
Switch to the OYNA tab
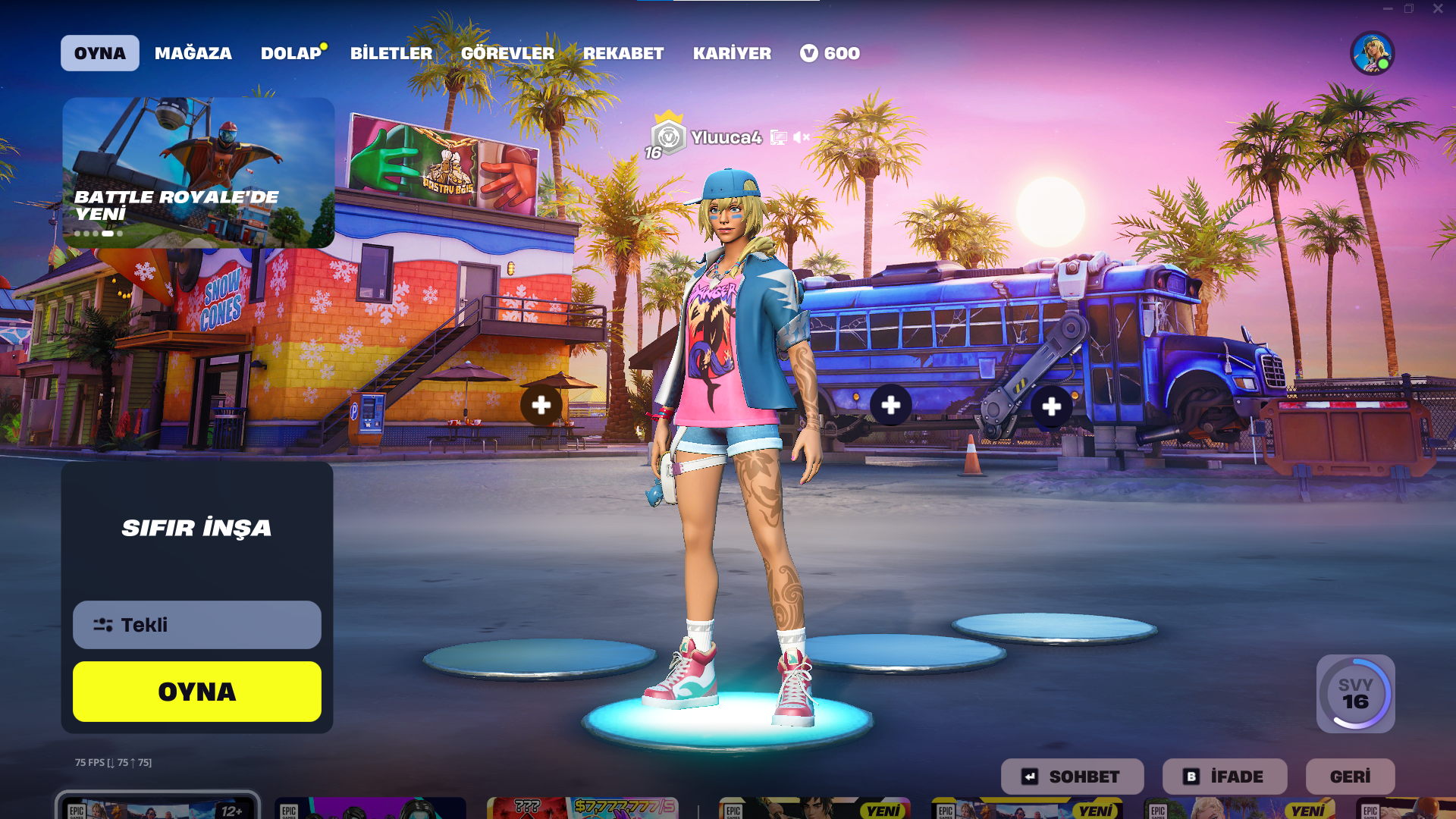pos(99,53)
